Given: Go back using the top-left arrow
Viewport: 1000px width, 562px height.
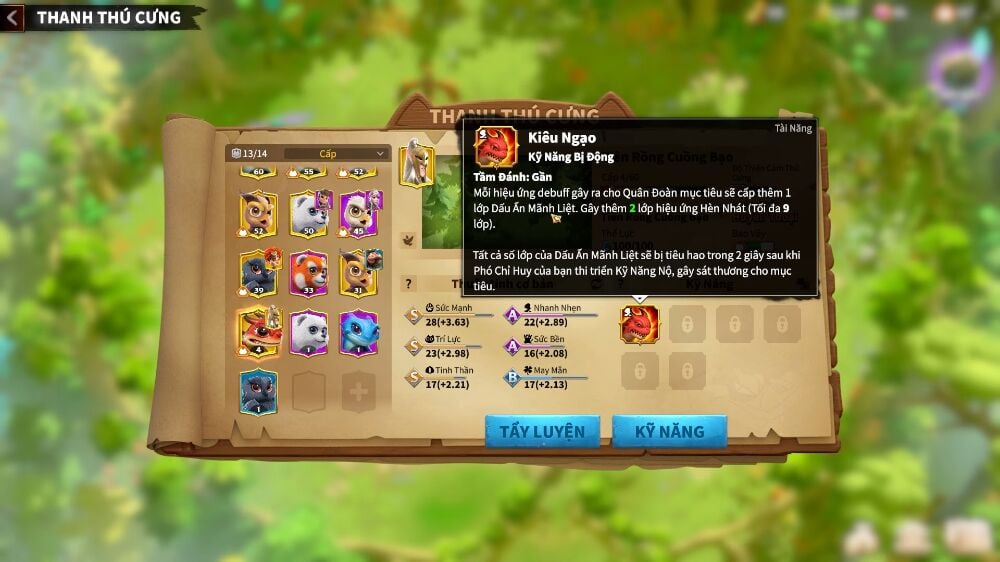Looking at the screenshot, I should pyautogui.click(x=13, y=17).
